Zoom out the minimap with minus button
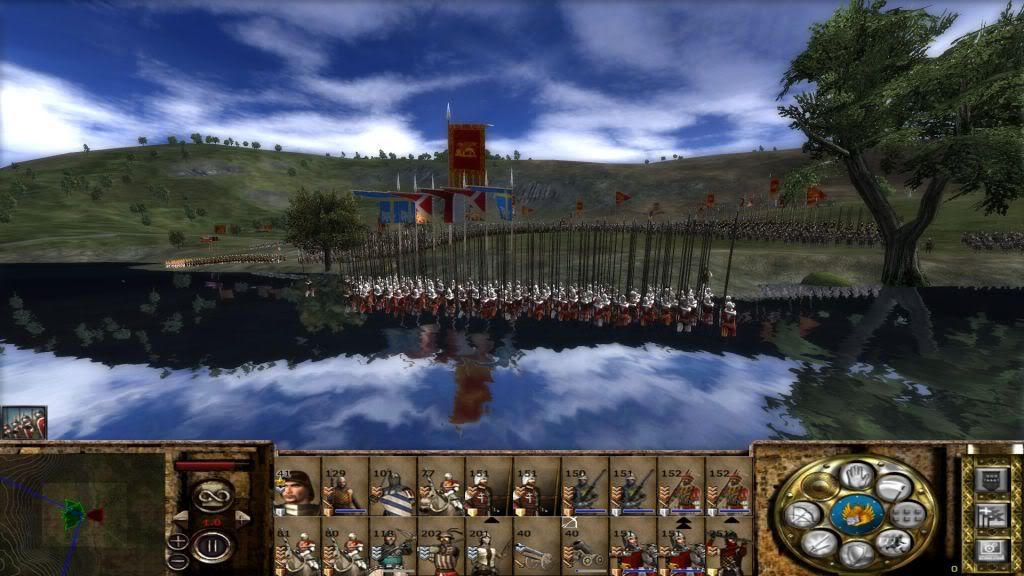This screenshot has width=1024, height=576. point(178,560)
